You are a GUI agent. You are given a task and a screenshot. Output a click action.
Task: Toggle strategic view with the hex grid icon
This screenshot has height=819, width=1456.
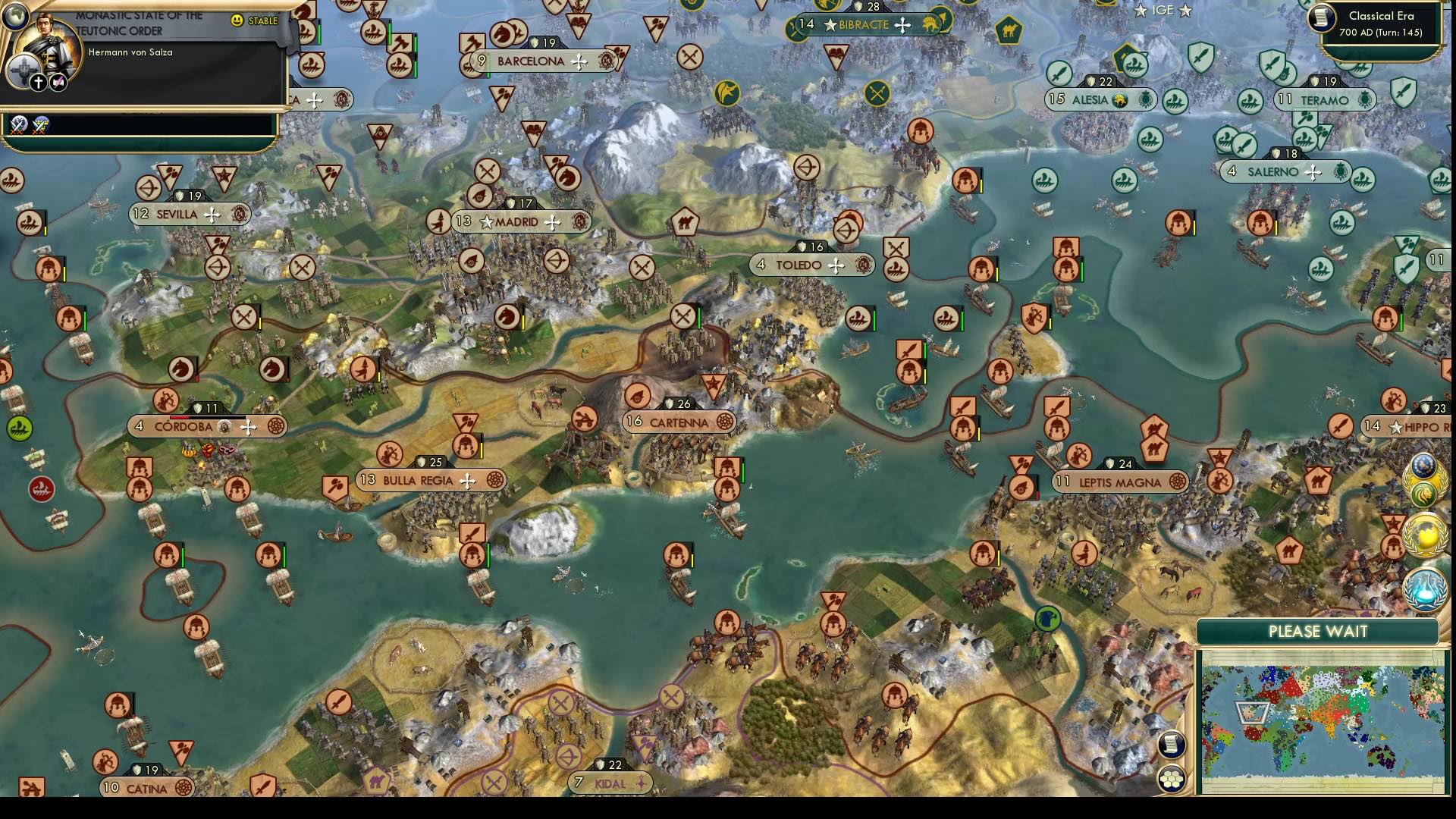pos(1172,777)
